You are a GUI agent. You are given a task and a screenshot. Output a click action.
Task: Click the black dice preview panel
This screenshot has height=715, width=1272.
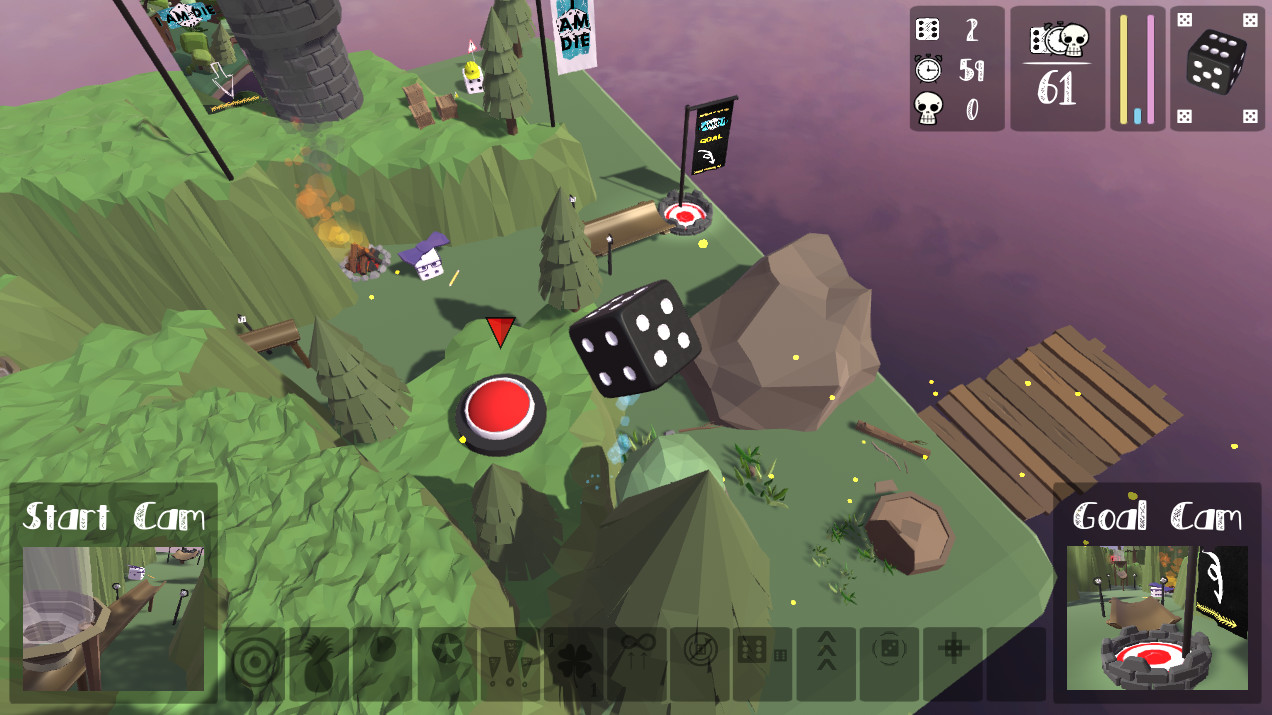1217,68
